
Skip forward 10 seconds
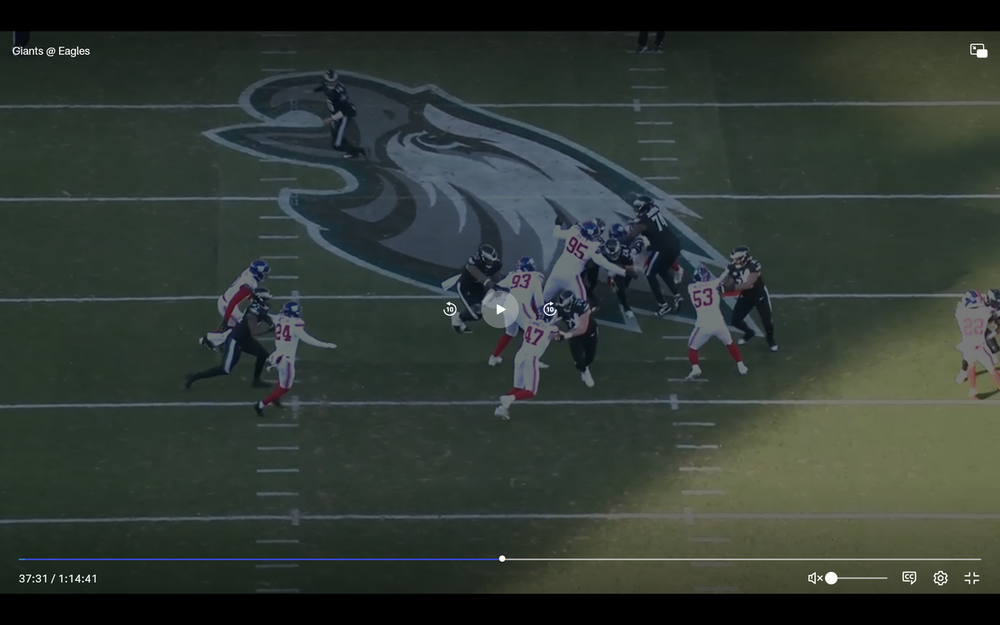(549, 309)
